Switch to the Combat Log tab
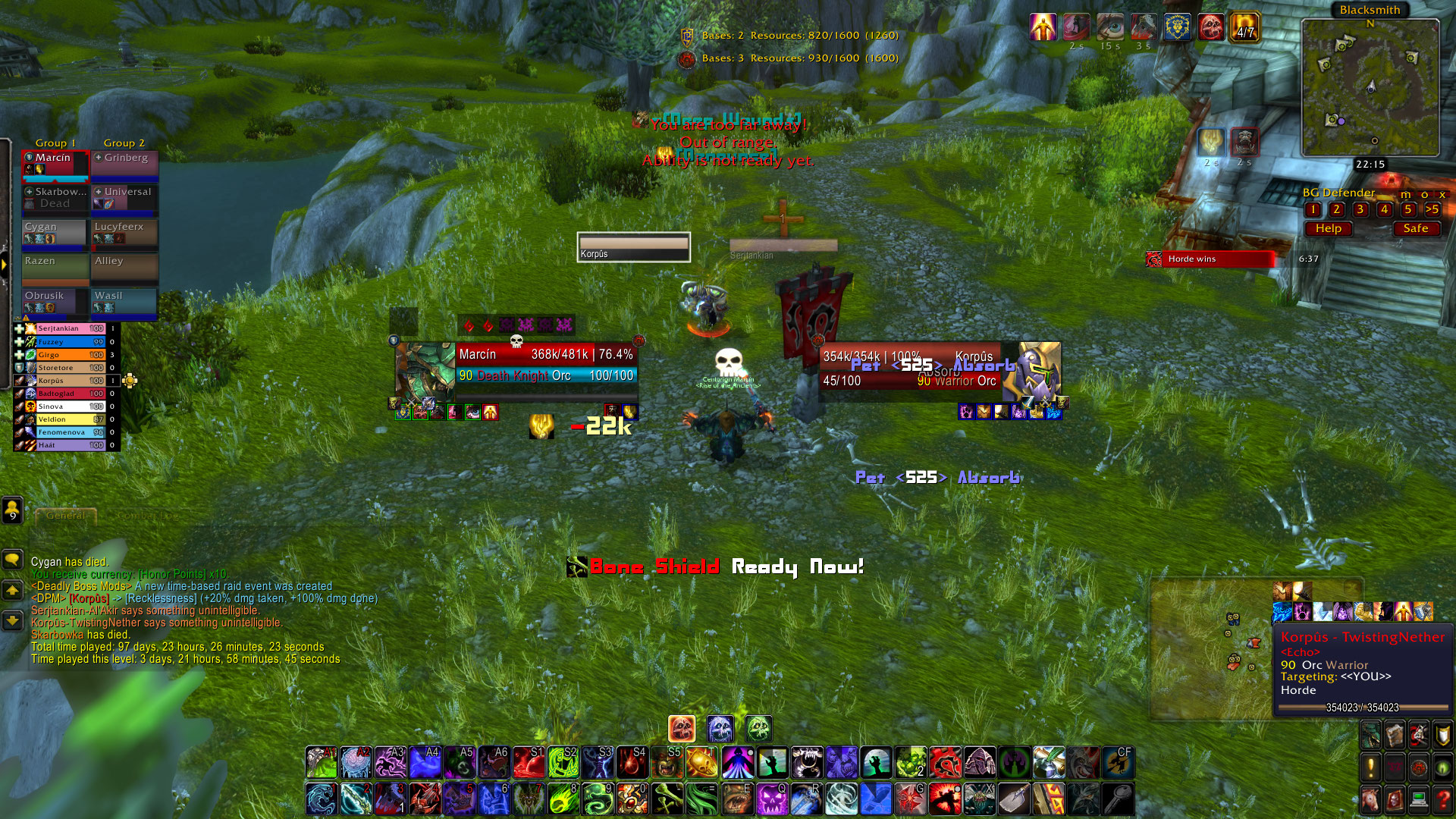This screenshot has width=1456, height=819. (x=149, y=514)
